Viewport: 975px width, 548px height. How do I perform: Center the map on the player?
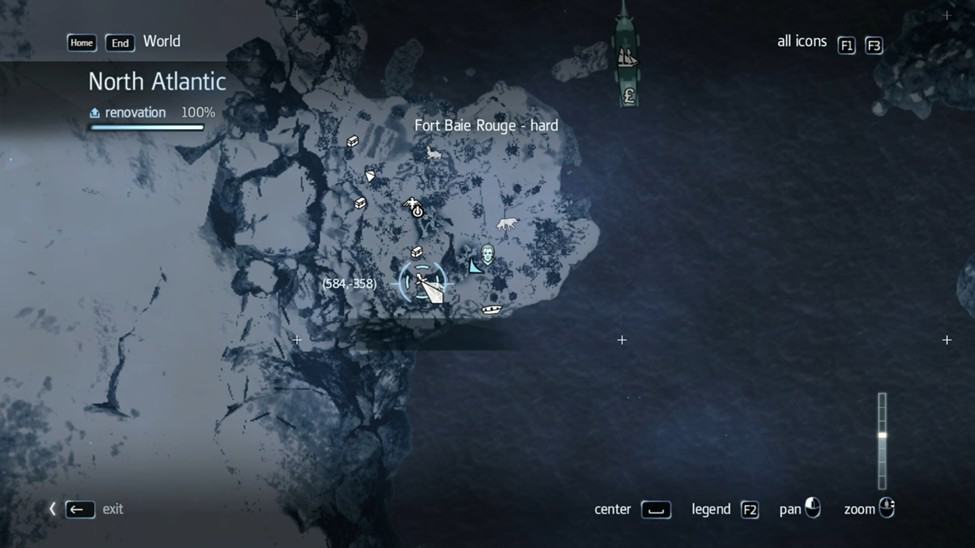click(x=655, y=510)
